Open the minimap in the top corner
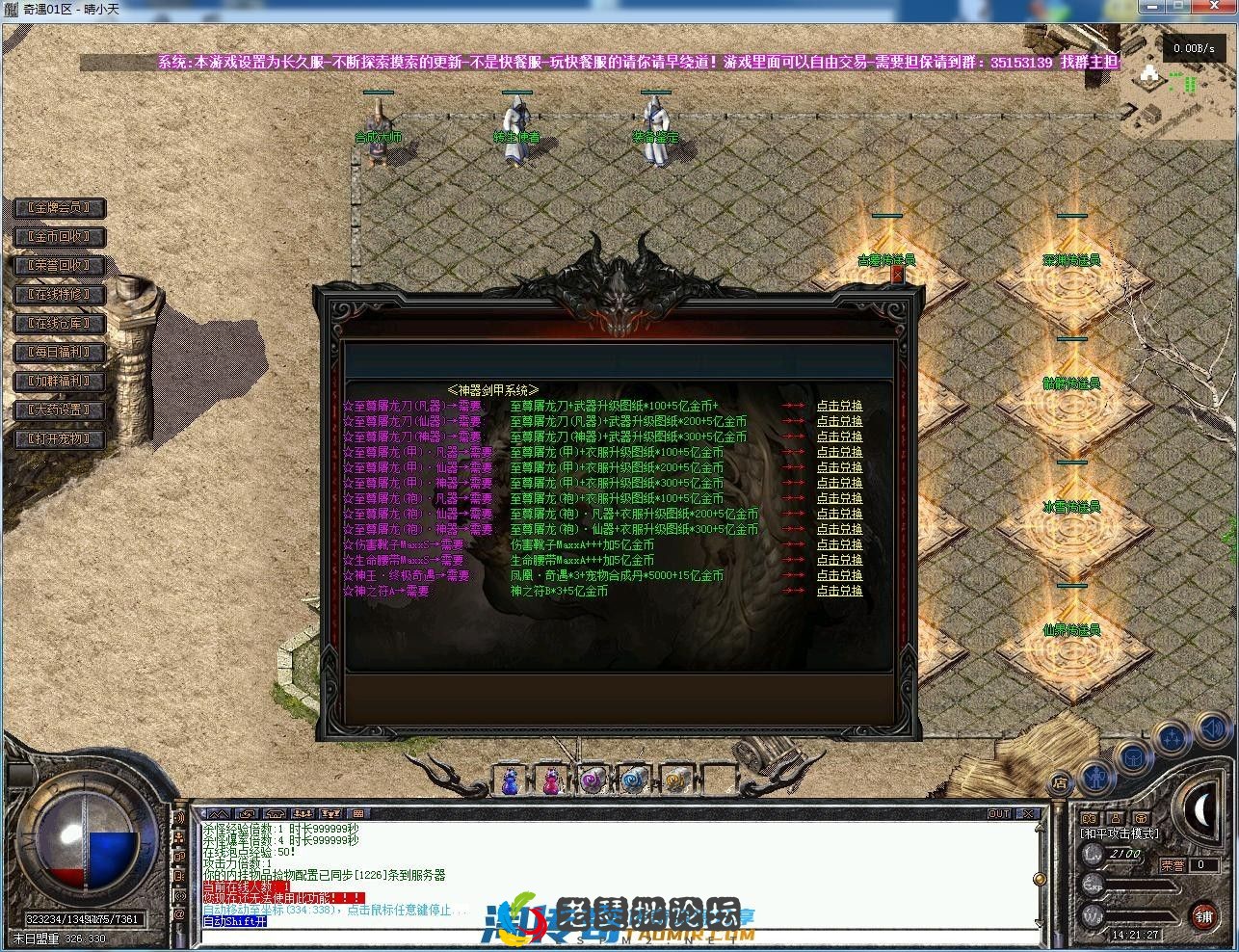The image size is (1239, 952). click(1177, 87)
